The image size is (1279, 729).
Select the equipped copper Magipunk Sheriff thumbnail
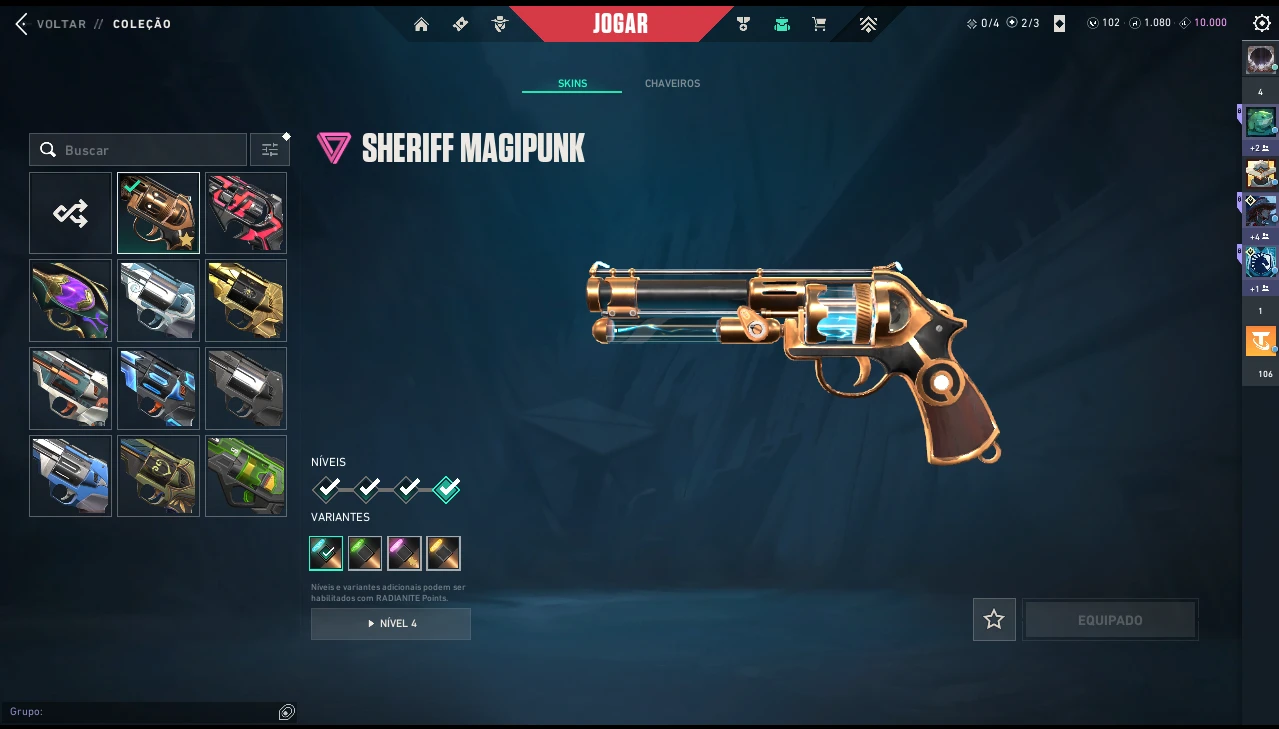(158, 213)
